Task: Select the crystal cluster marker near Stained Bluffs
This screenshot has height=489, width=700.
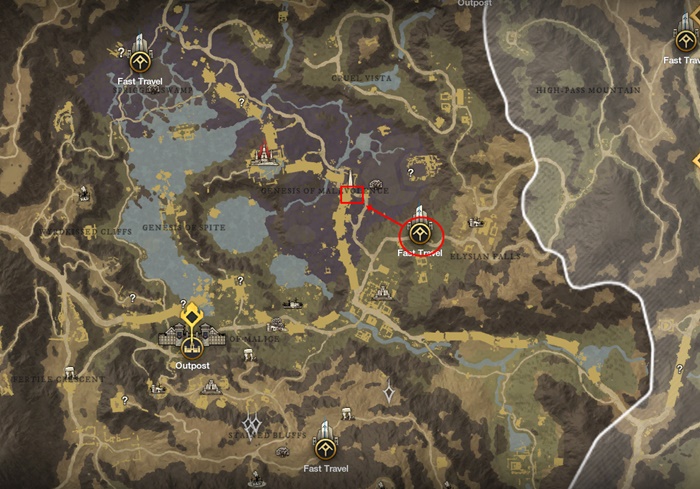Action: click(x=253, y=426)
